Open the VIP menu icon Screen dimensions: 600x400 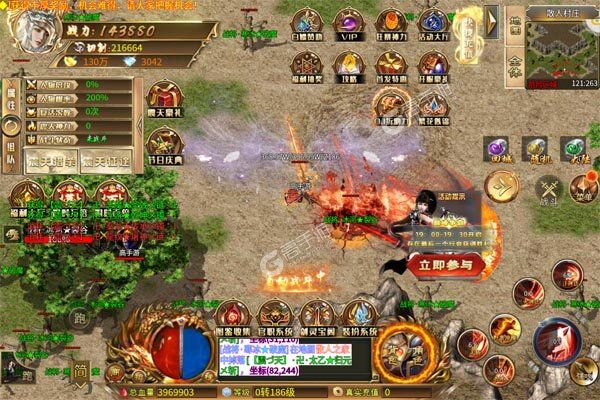pyautogui.click(x=347, y=23)
